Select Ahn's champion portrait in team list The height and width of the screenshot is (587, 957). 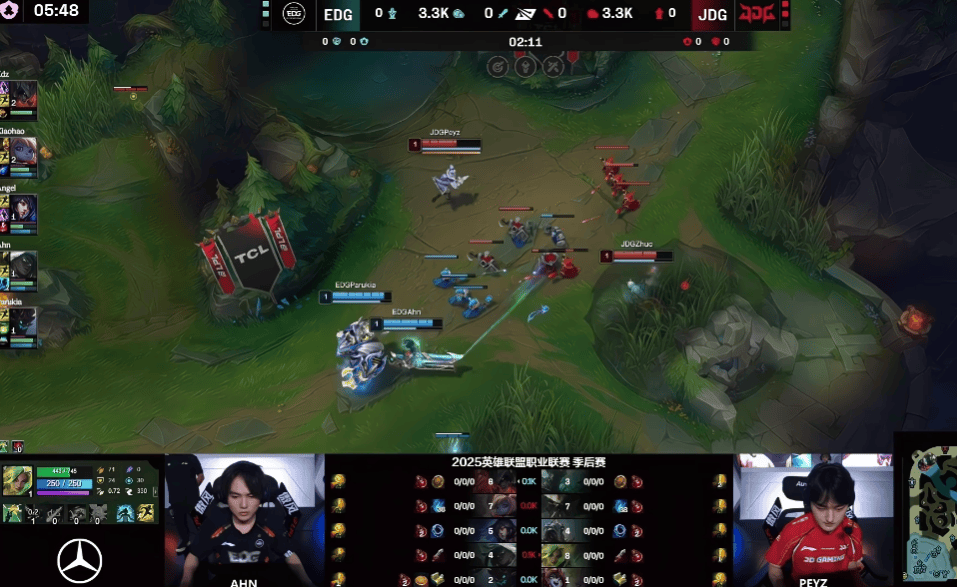24,265
